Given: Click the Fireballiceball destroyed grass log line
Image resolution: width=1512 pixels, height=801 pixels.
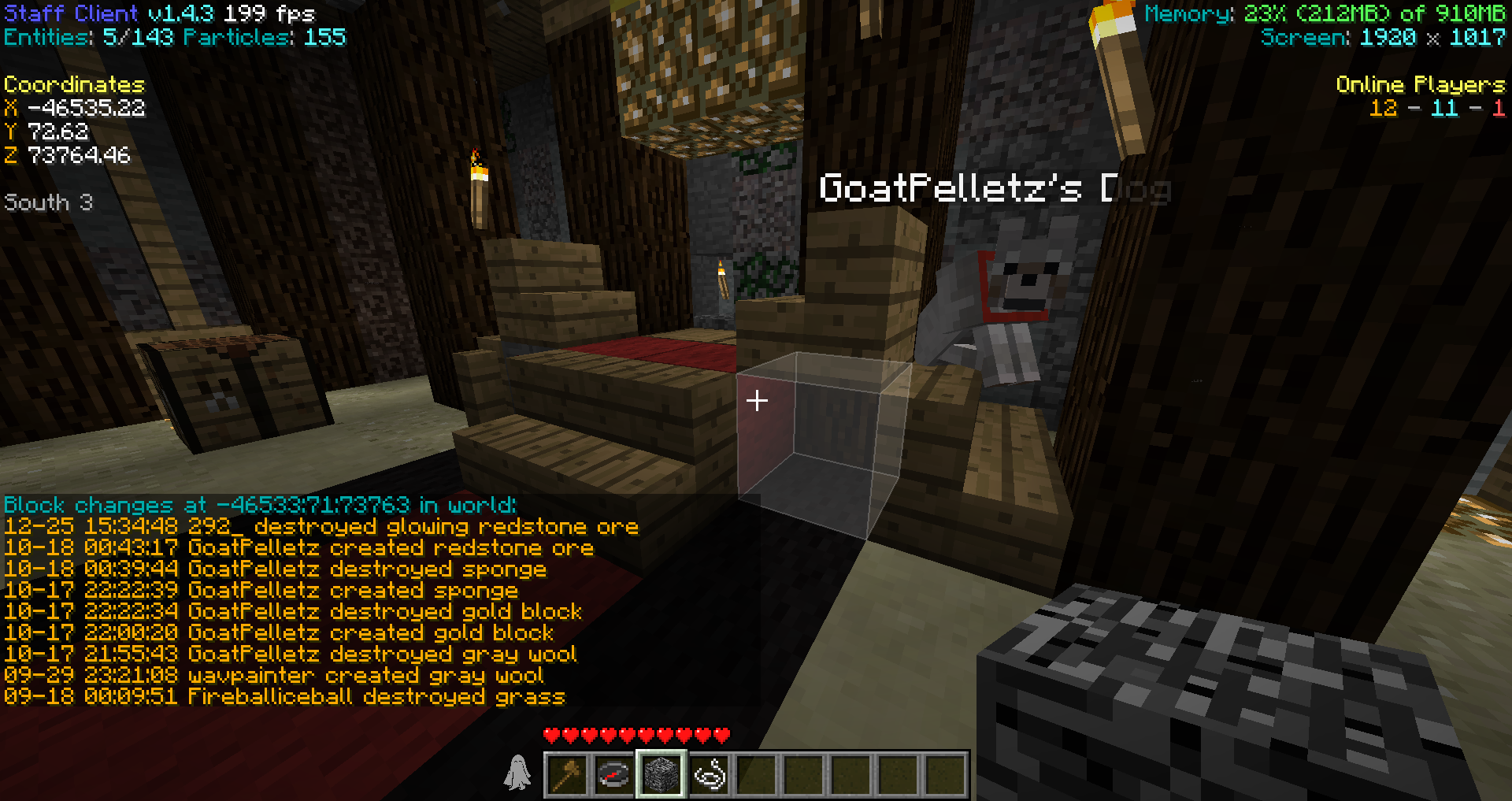Looking at the screenshot, I should 284,697.
